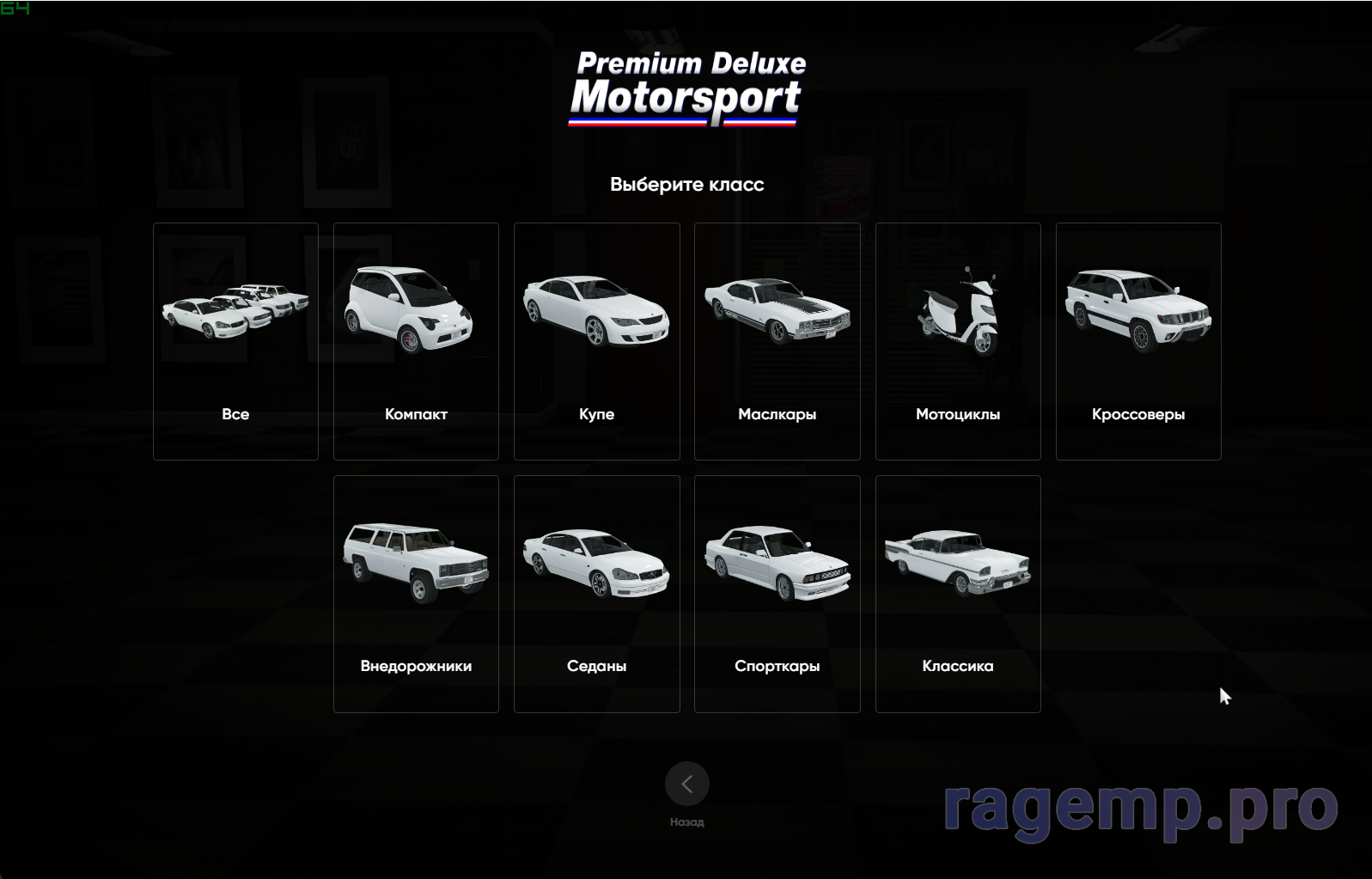Image resolution: width=1372 pixels, height=879 pixels.
Task: Go back with the Назад arrow button
Action: pyautogui.click(x=686, y=784)
